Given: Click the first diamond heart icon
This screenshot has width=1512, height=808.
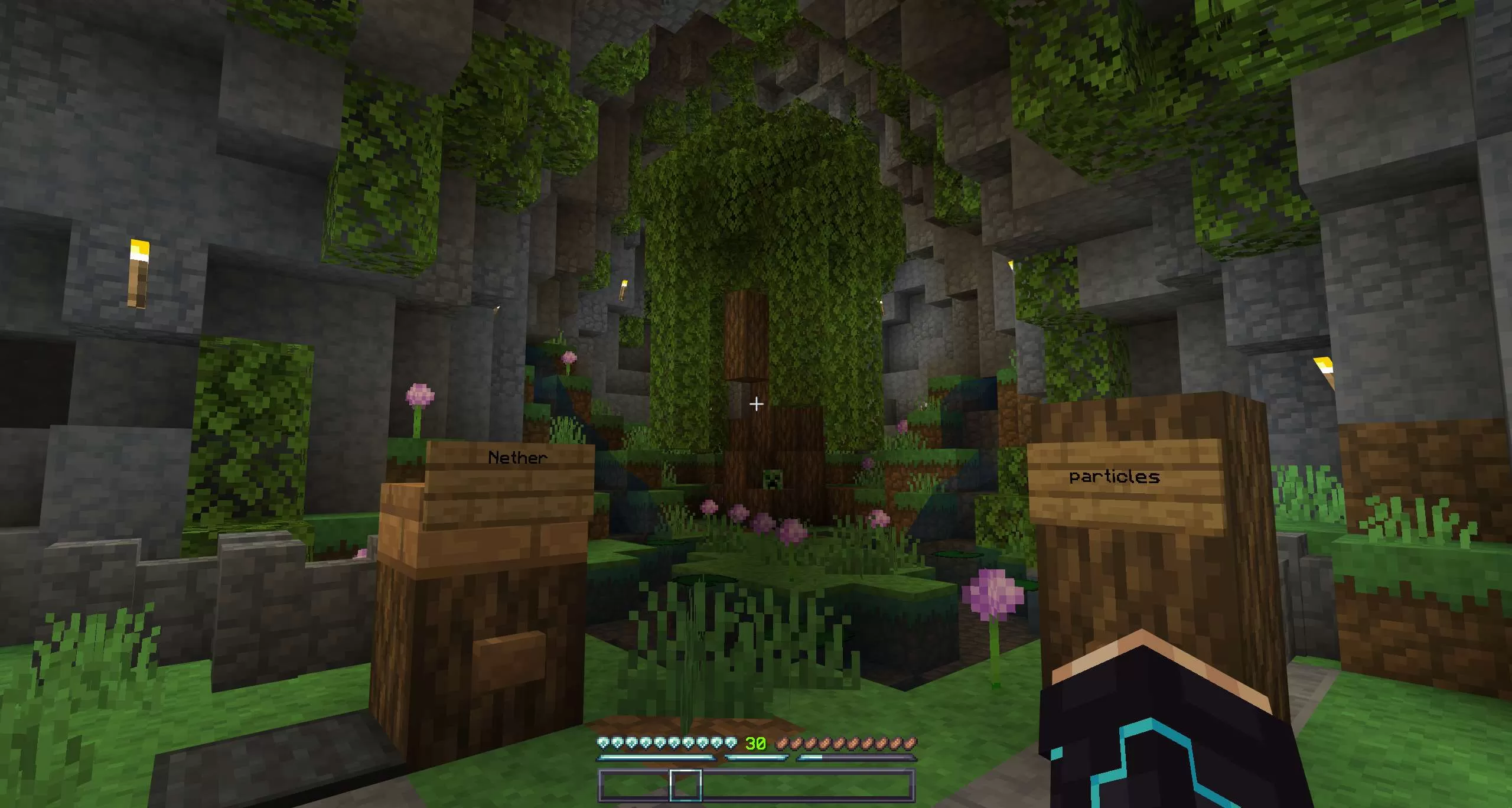Looking at the screenshot, I should [x=602, y=743].
